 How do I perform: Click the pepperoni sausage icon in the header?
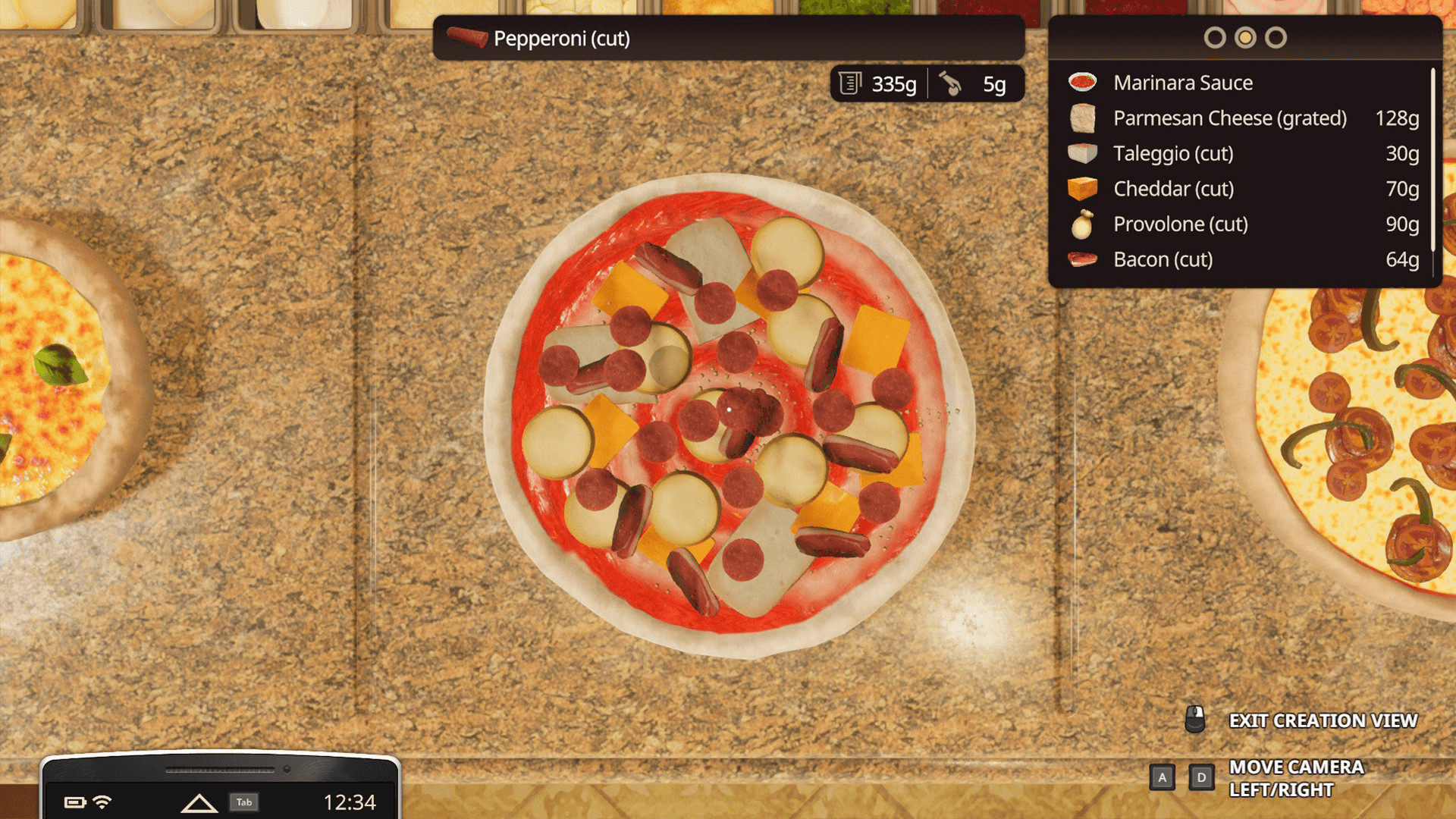468,38
